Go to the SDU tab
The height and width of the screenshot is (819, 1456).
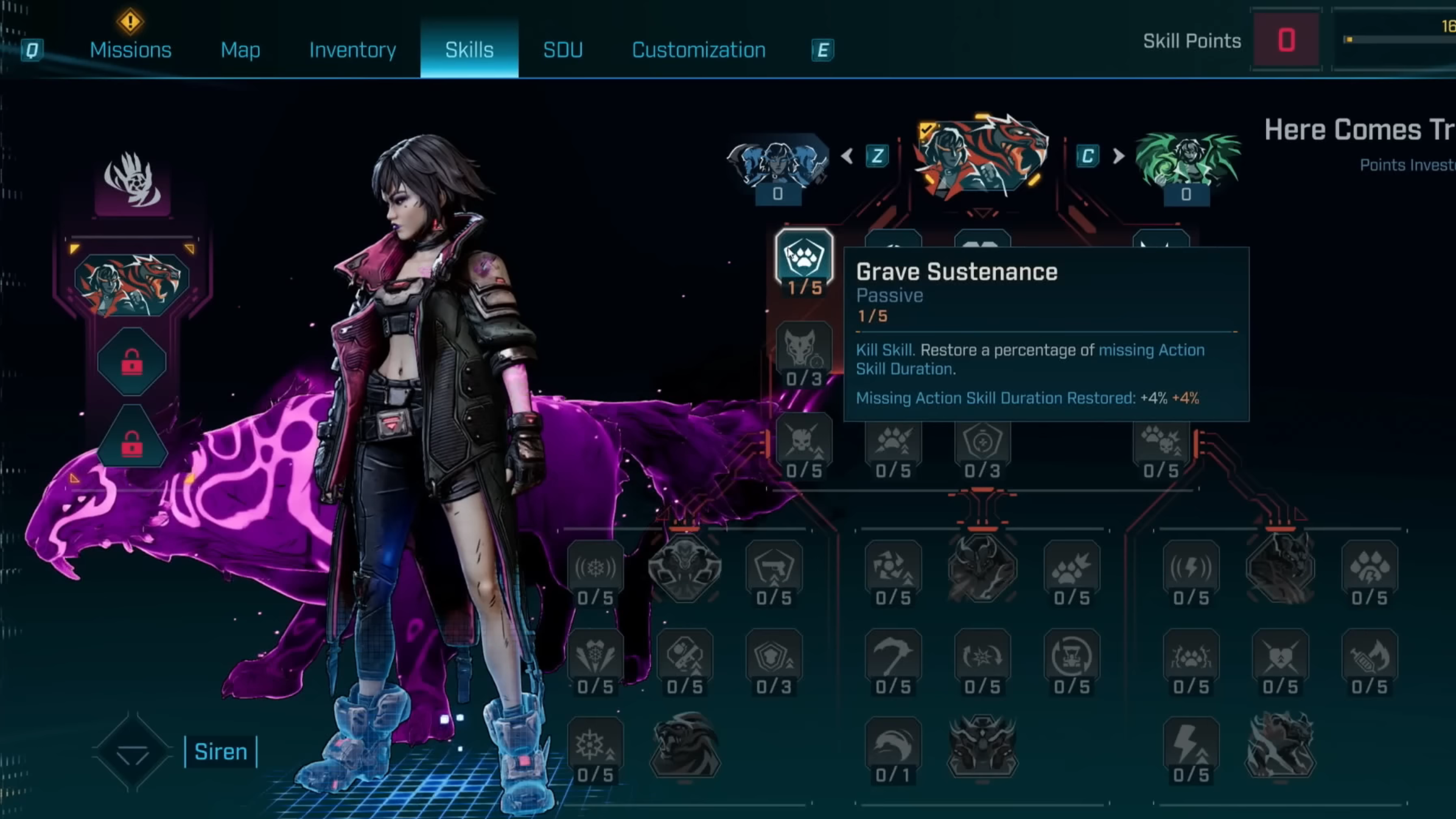(x=562, y=50)
